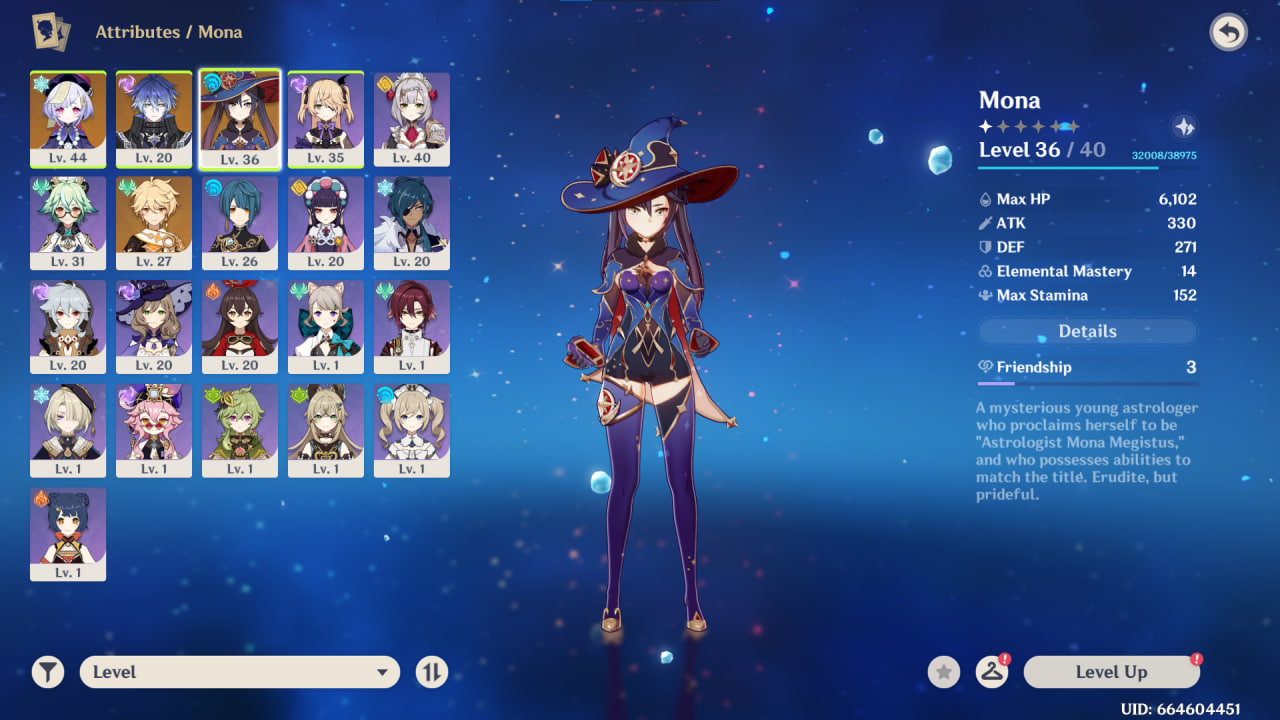Click the grey star icon
The height and width of the screenshot is (720, 1280).
tap(943, 672)
